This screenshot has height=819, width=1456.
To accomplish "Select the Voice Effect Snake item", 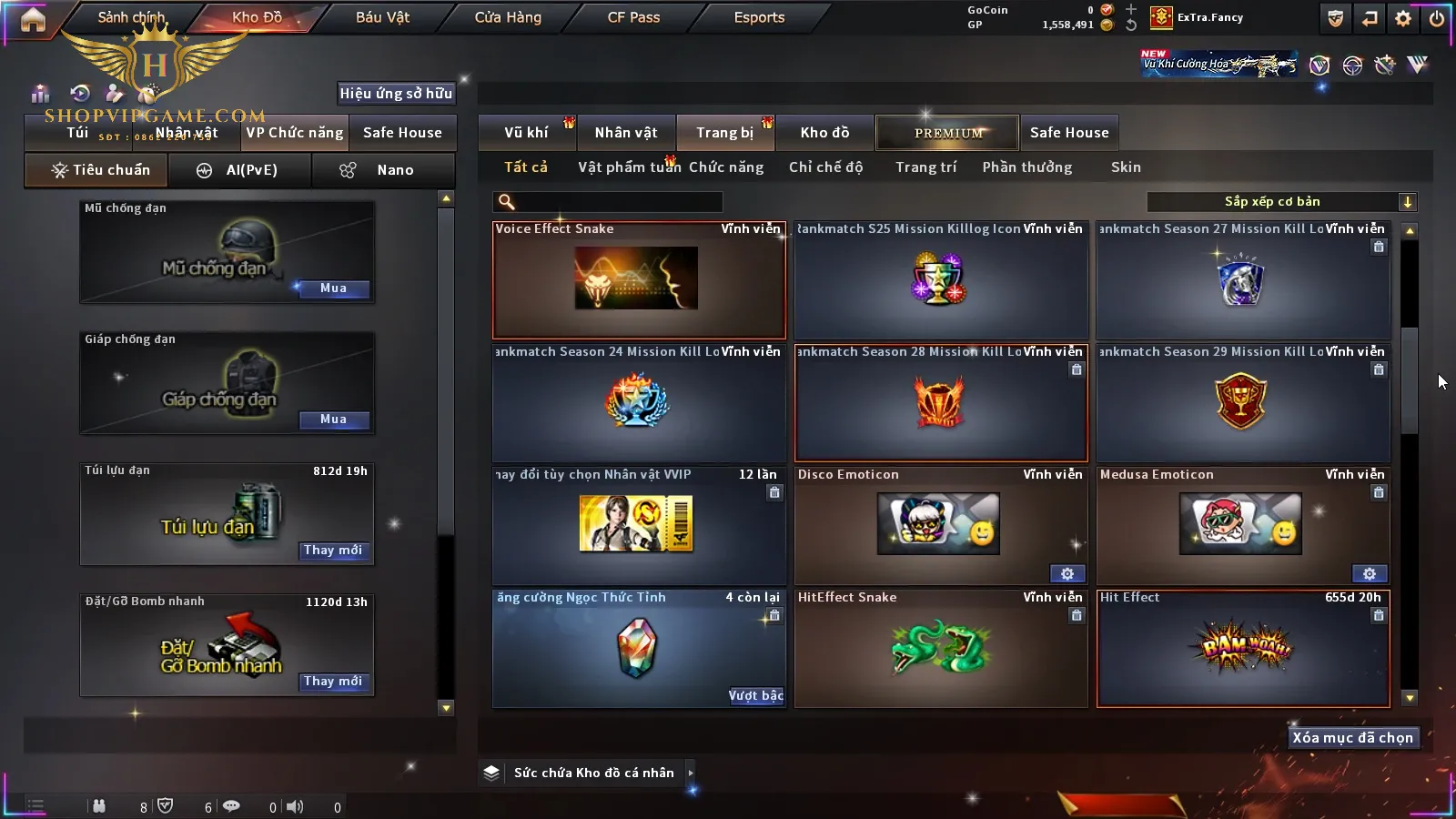I will [x=638, y=280].
